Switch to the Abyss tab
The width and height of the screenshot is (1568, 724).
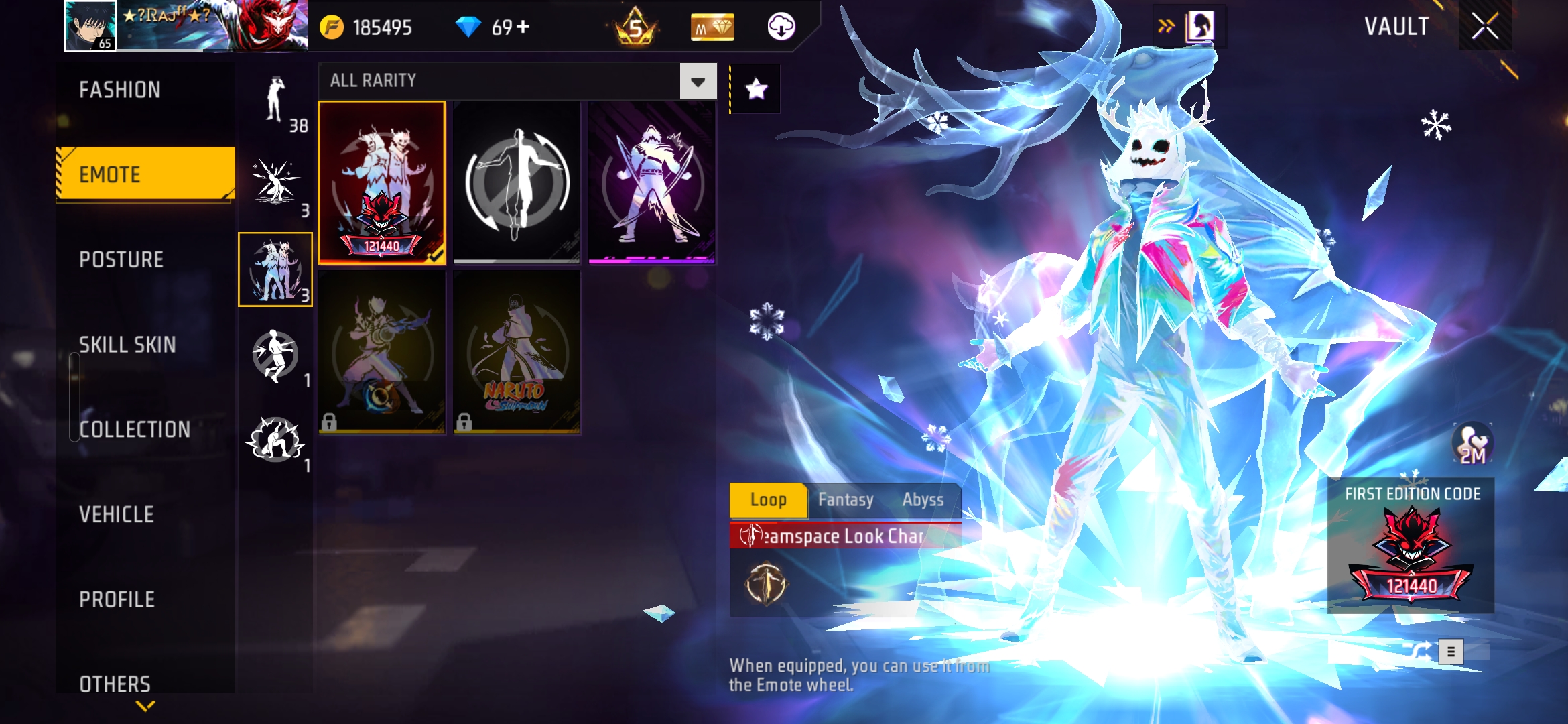923,500
